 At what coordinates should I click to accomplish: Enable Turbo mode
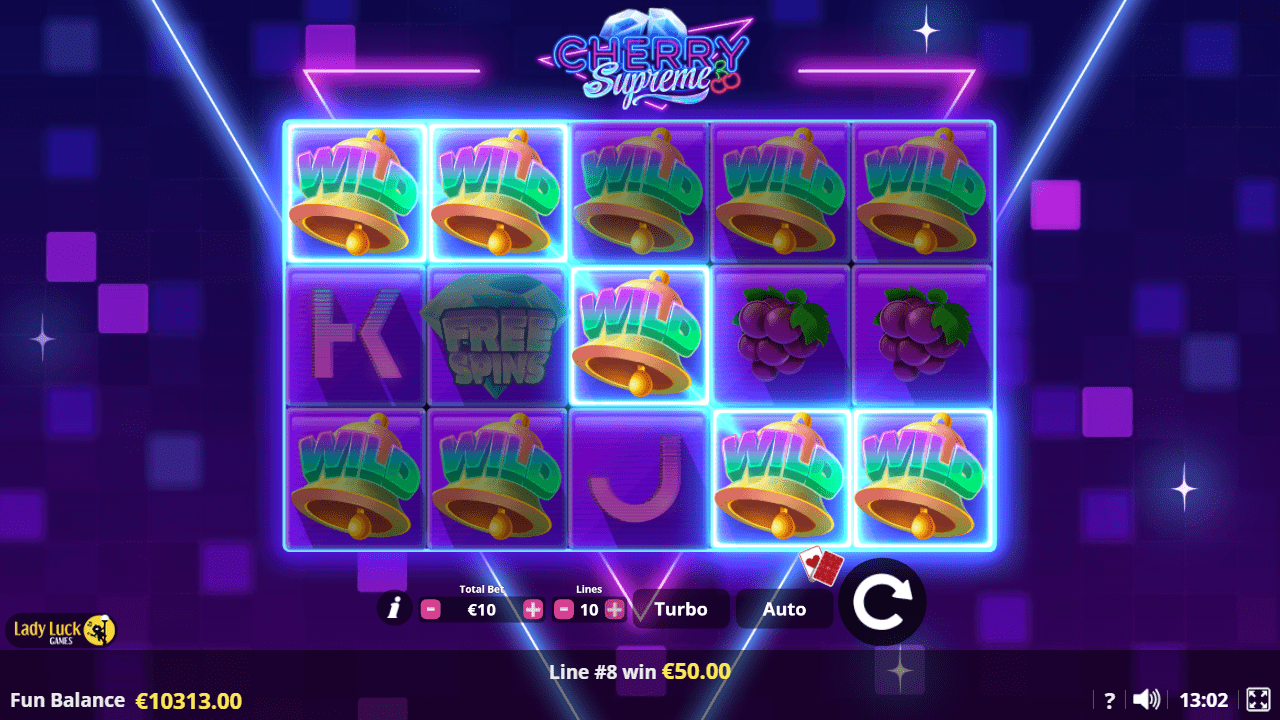680,608
